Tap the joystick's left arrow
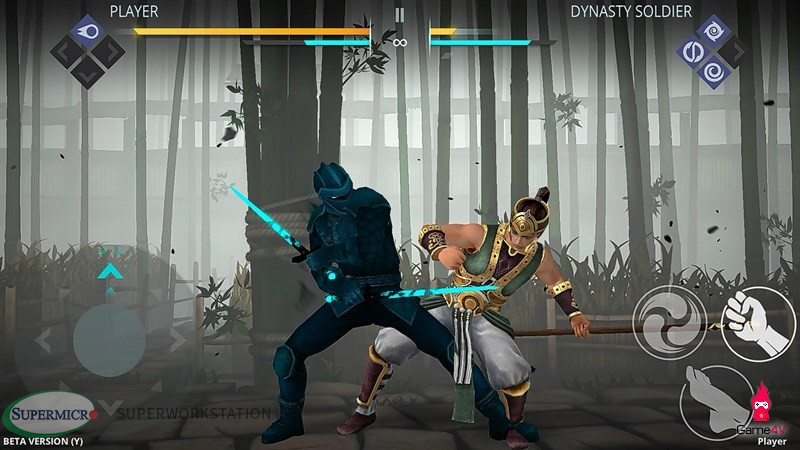 click(x=43, y=340)
